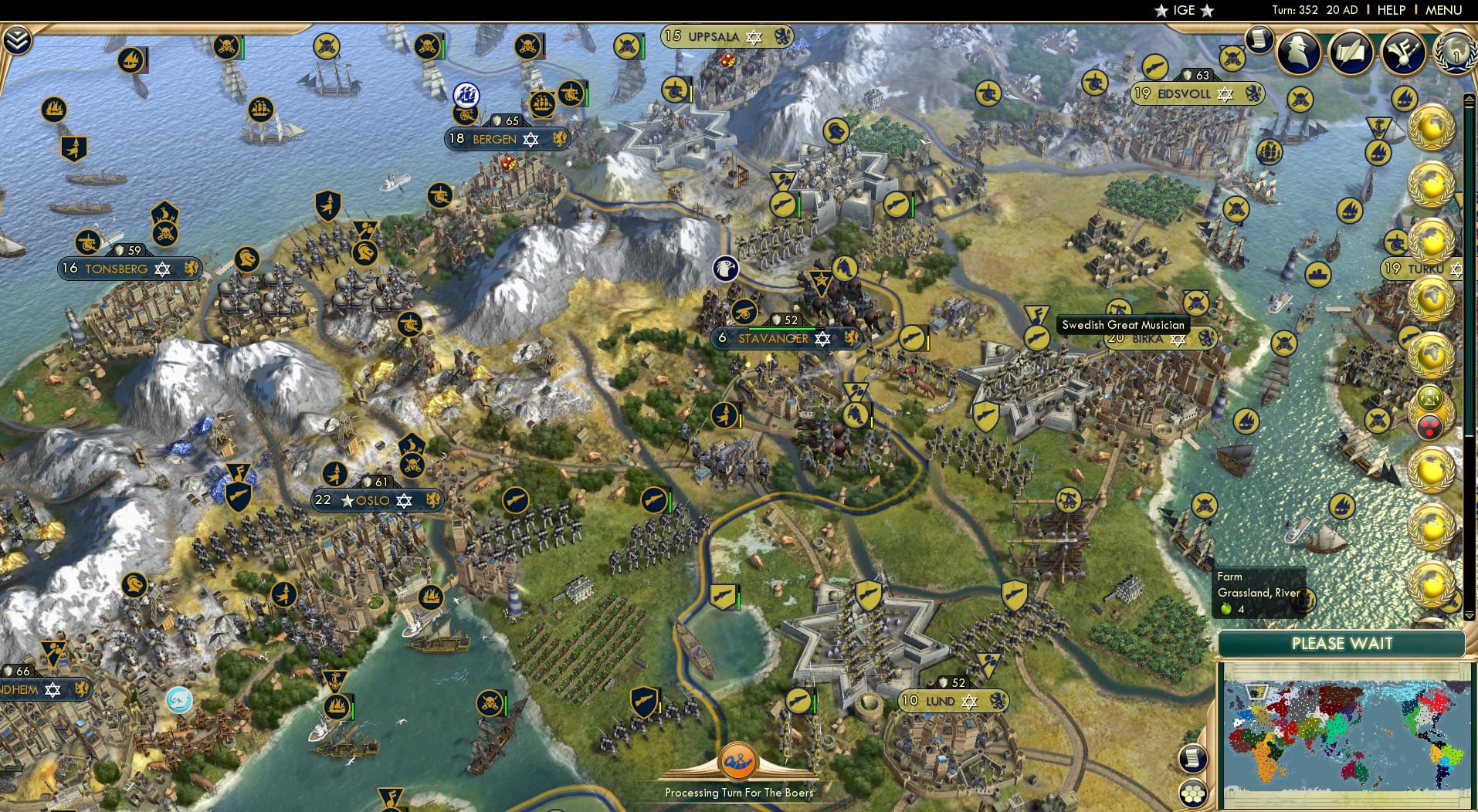1478x812 pixels.
Task: Click the honeycomb icon in bottom-right corner
Action: (1195, 792)
